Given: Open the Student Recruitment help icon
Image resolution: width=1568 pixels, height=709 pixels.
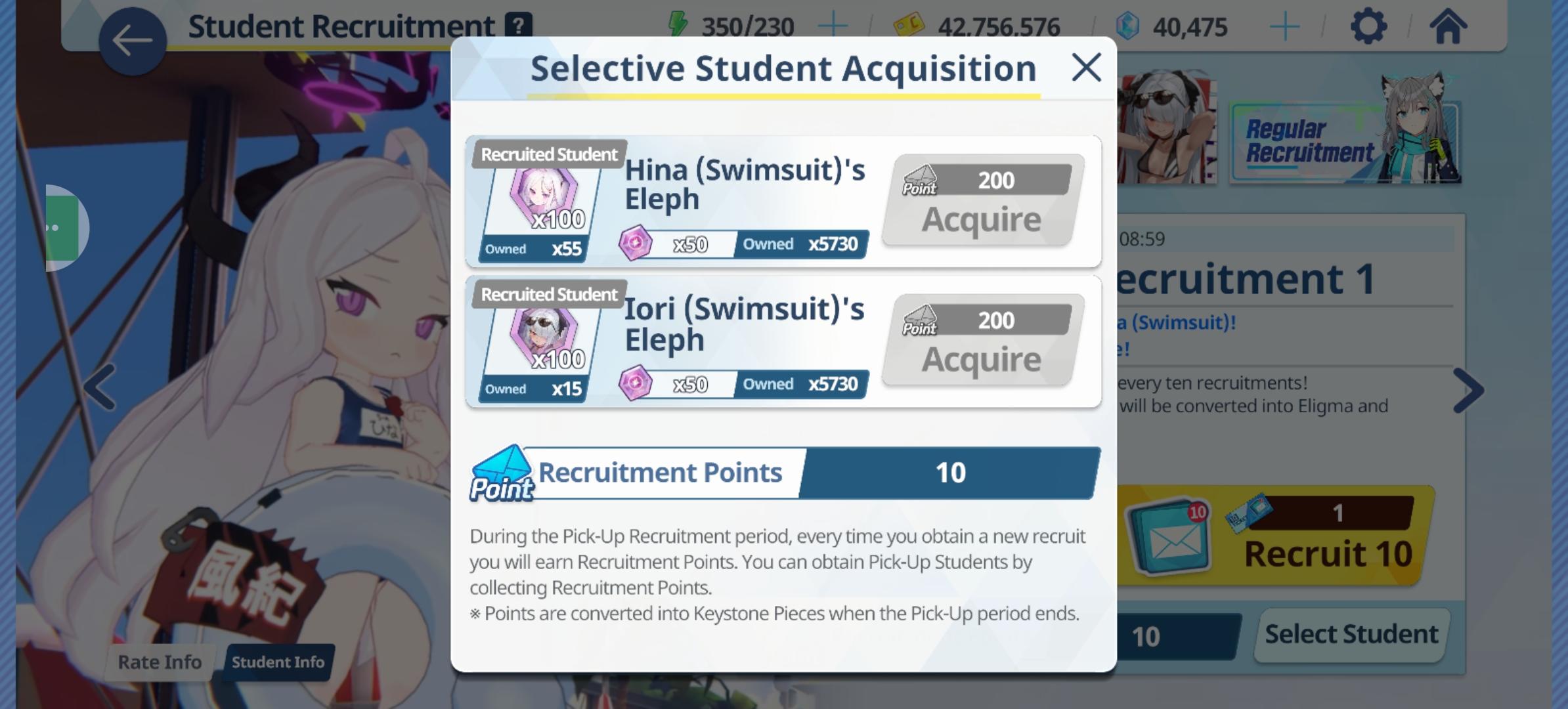Looking at the screenshot, I should [x=518, y=26].
